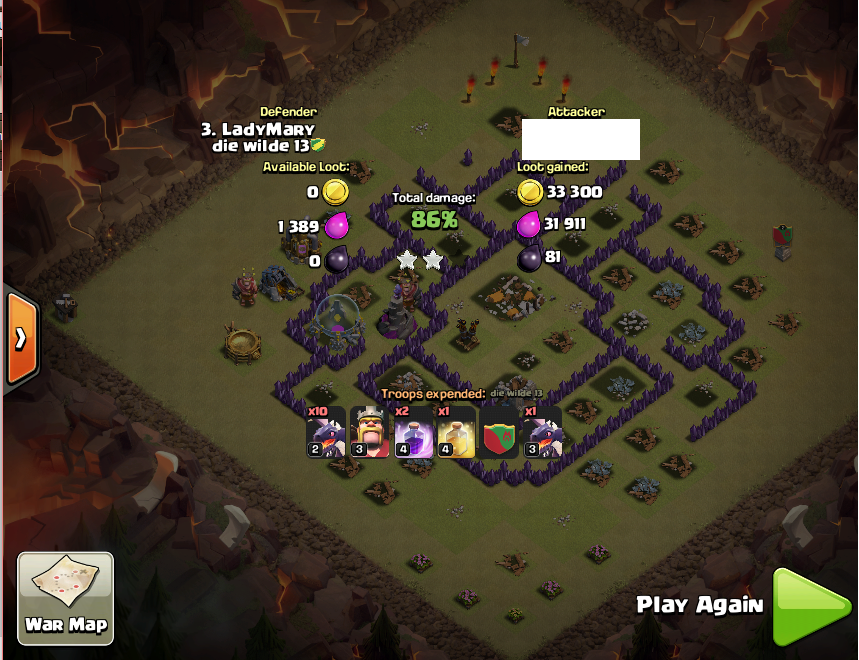Open the War Map
859x660 pixels.
tap(66, 598)
